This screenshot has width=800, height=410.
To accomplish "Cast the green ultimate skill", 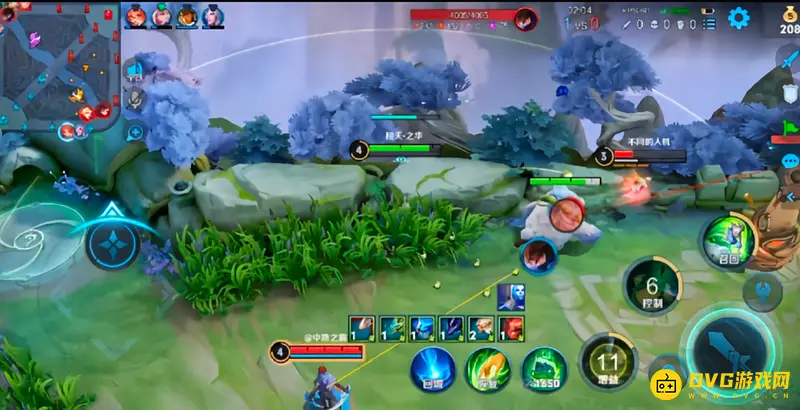I will (728, 241).
